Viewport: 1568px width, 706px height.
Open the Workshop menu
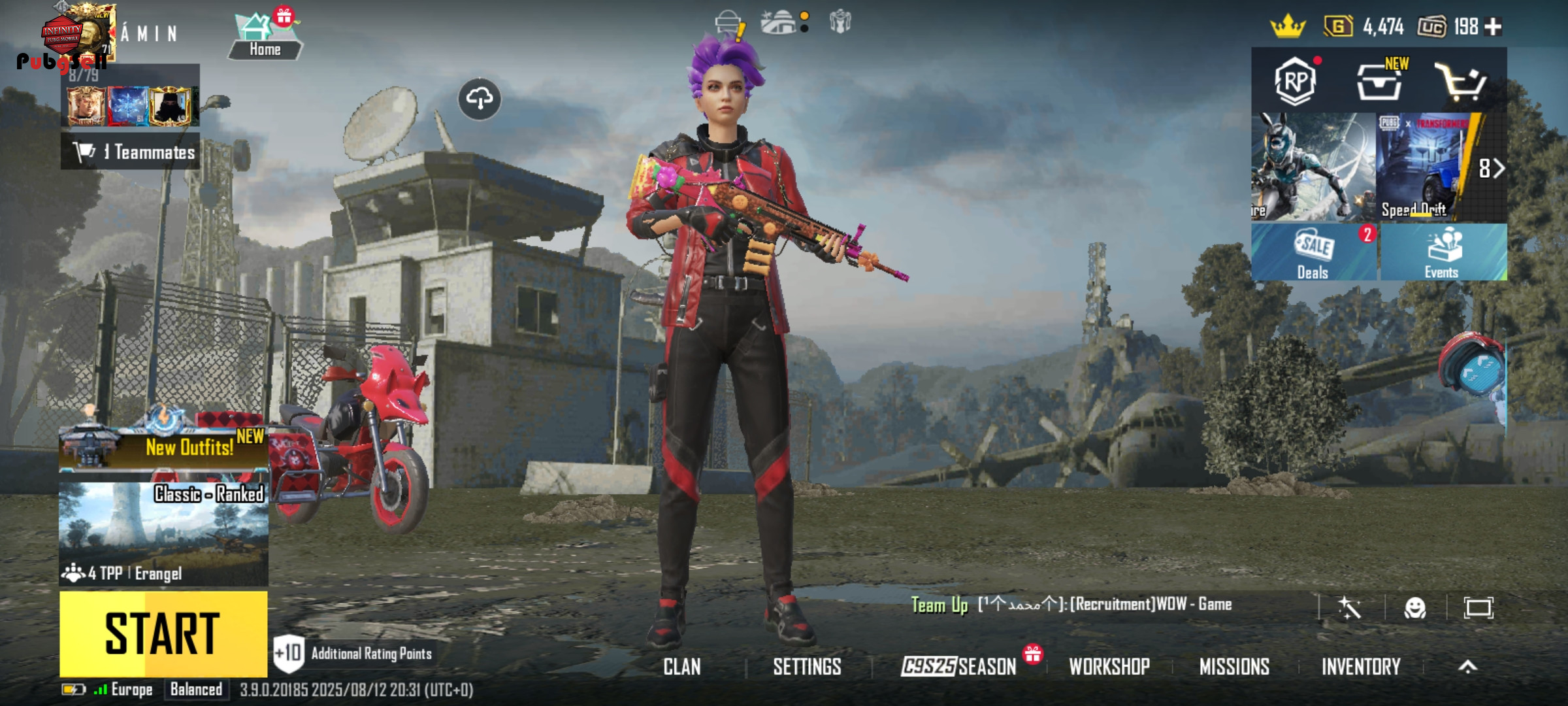coord(1109,667)
